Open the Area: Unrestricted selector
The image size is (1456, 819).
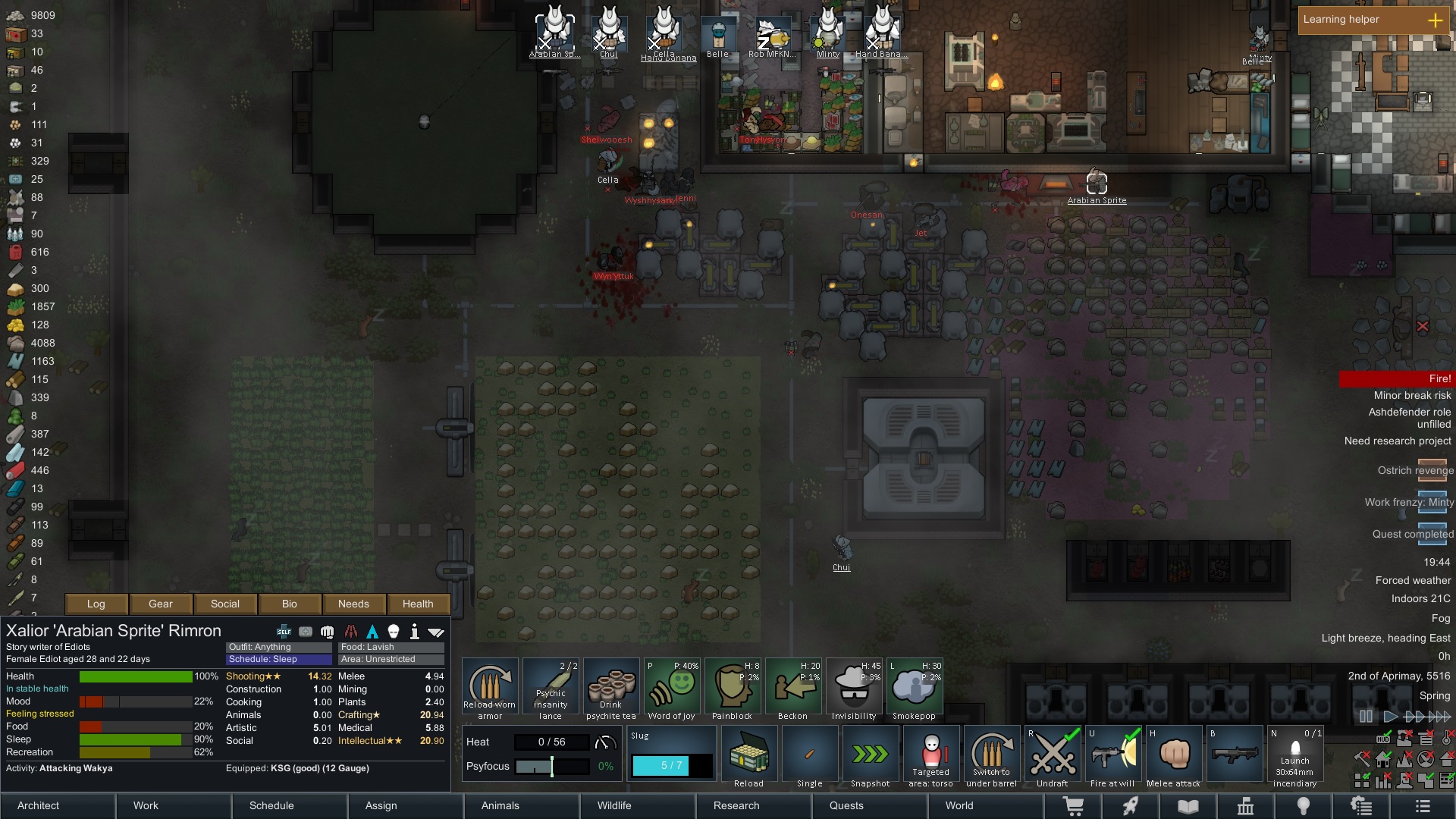[391, 659]
